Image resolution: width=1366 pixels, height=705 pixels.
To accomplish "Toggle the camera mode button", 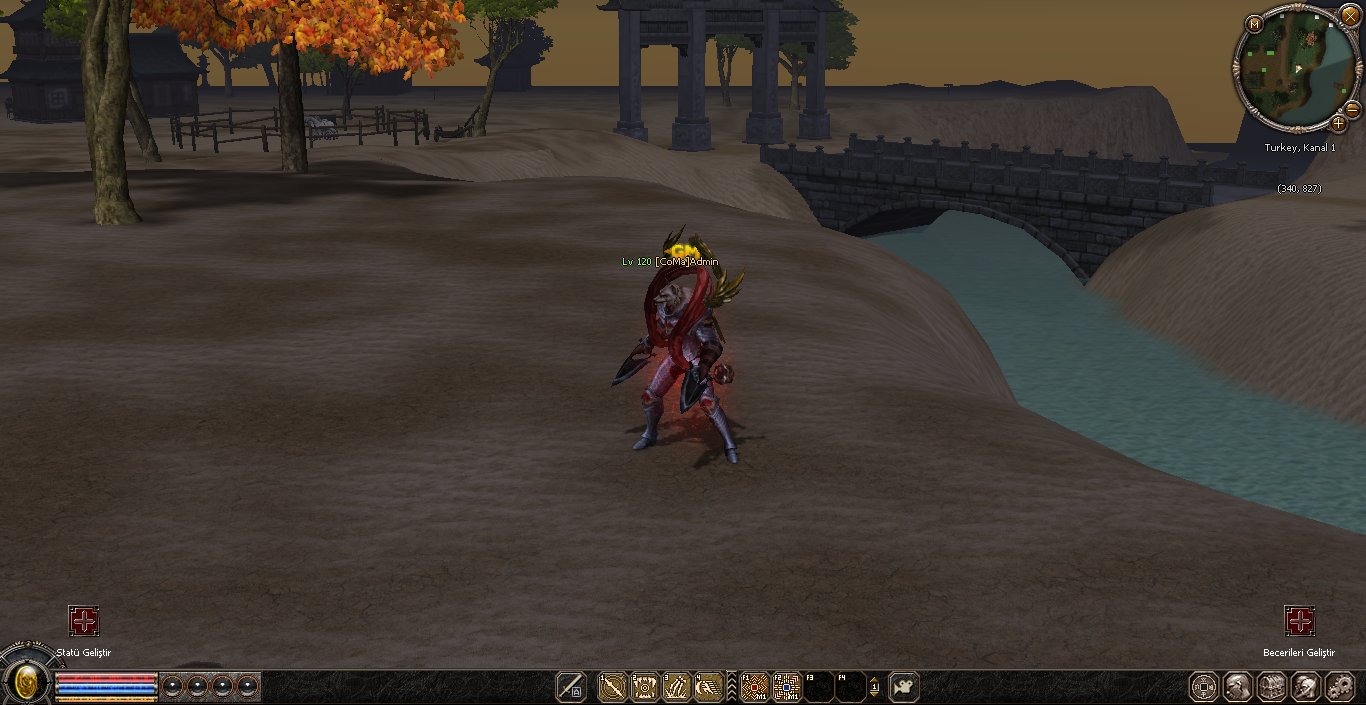I will [x=904, y=687].
